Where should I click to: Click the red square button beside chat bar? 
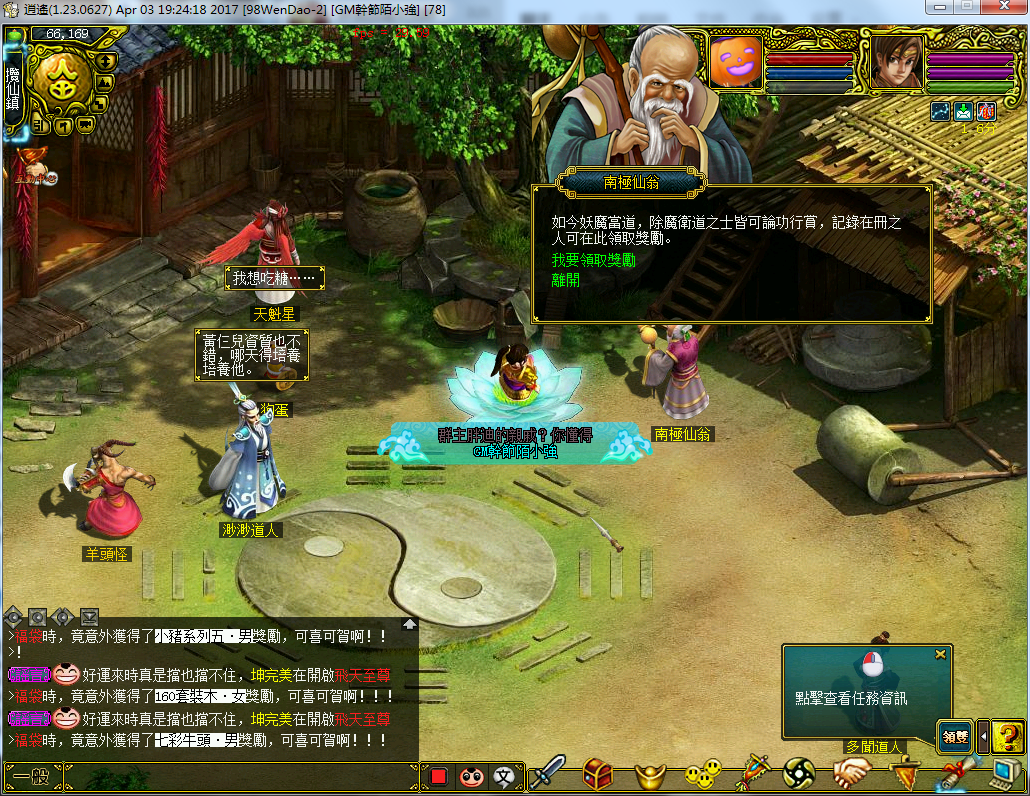tap(438, 776)
